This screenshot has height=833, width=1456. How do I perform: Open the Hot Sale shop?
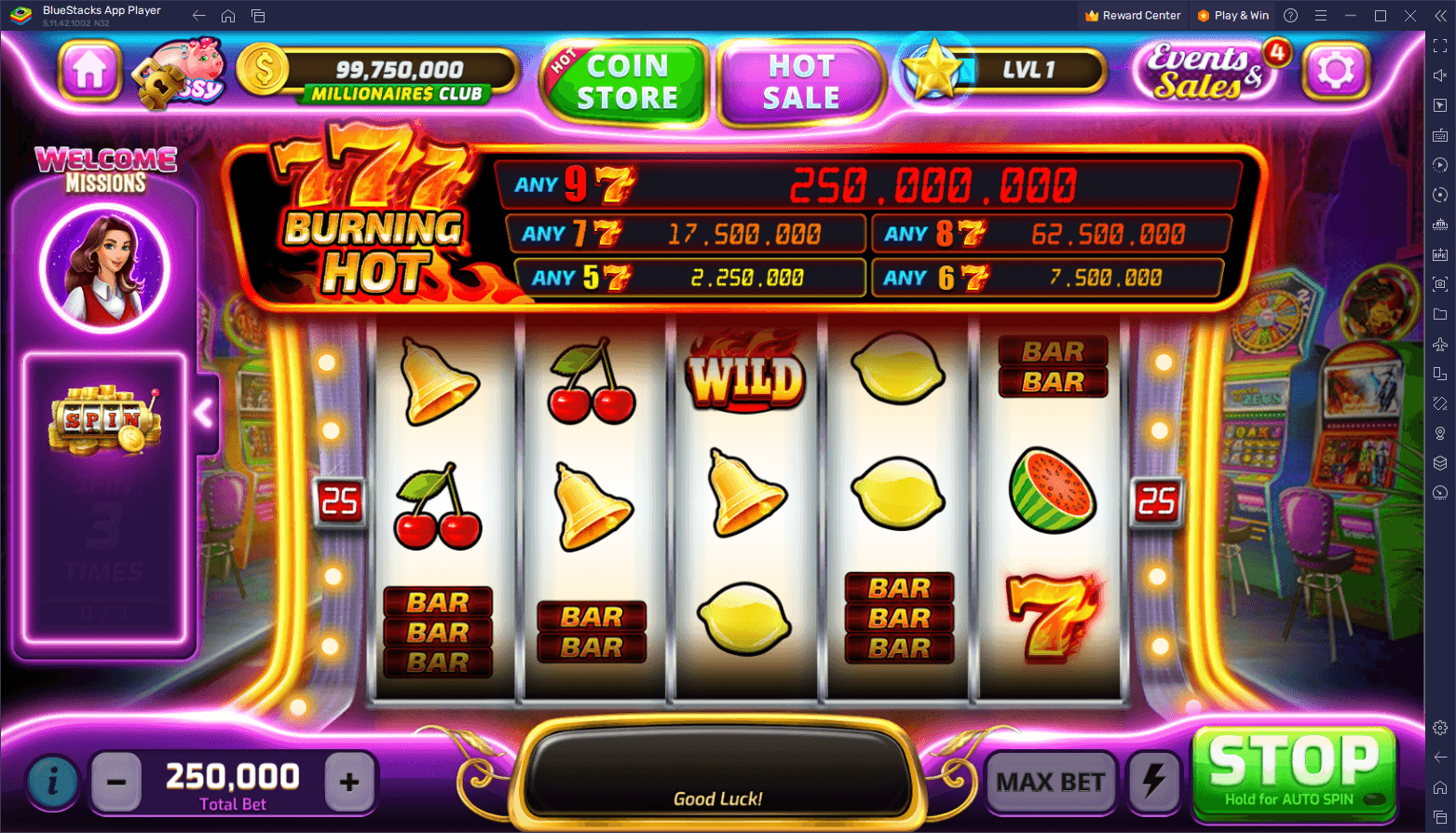click(x=802, y=79)
